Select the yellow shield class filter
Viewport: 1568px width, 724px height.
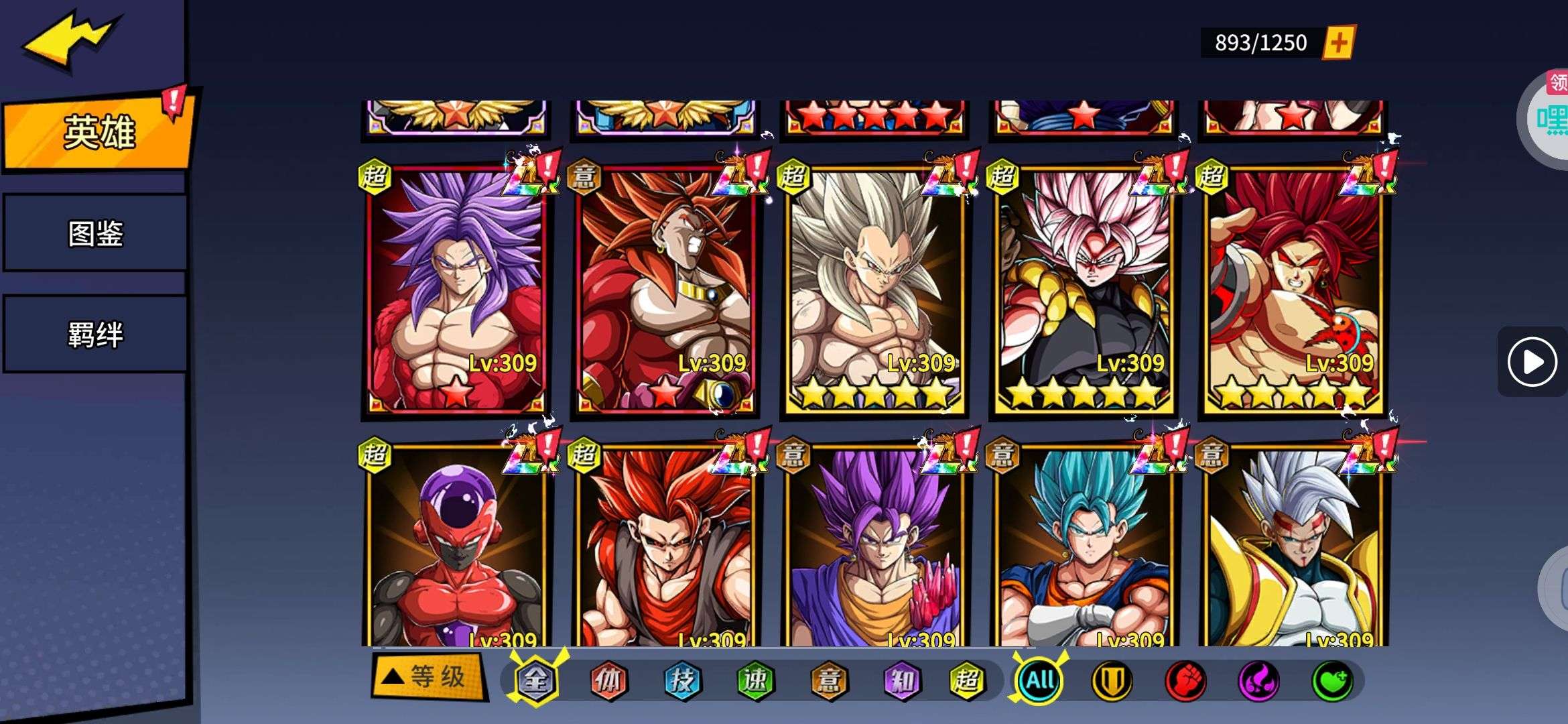pyautogui.click(x=1112, y=680)
